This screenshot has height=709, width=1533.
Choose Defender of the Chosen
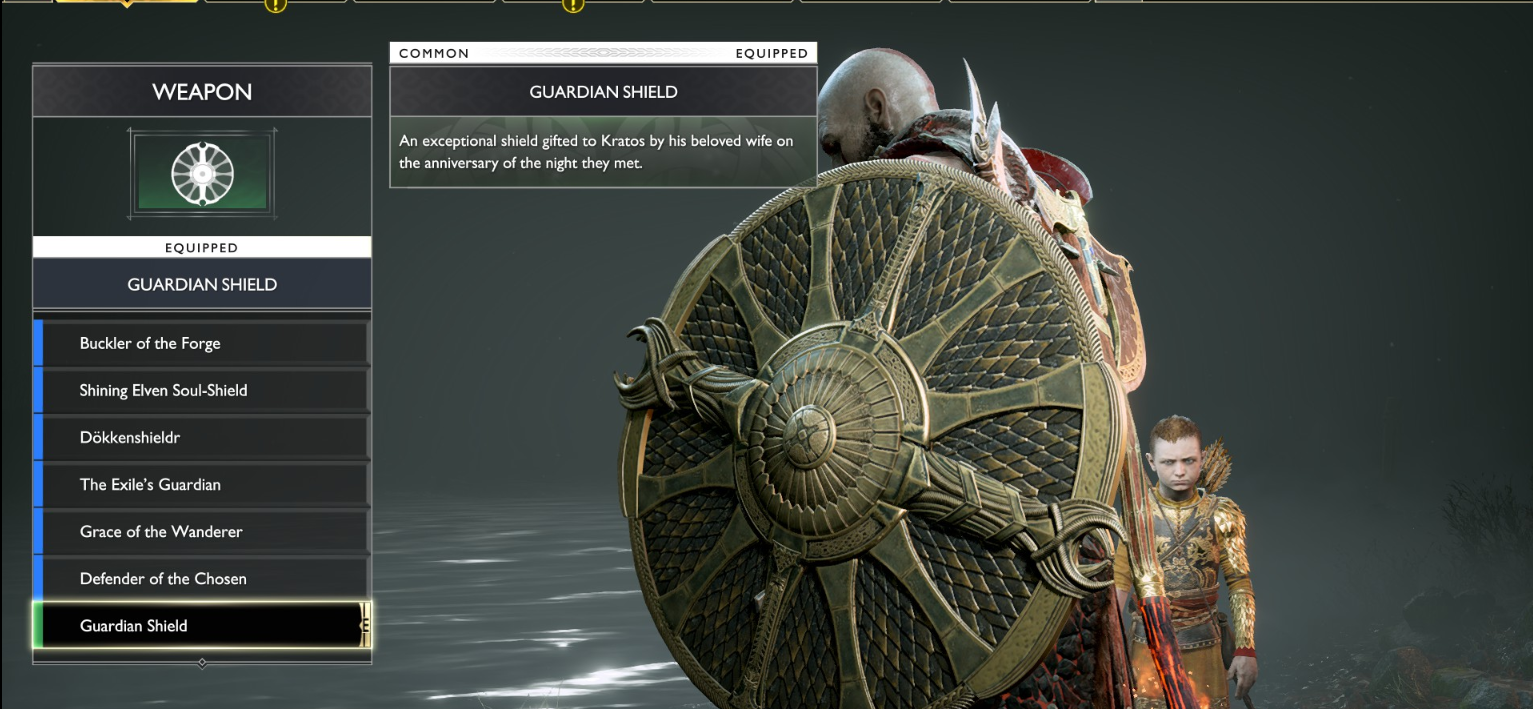click(202, 578)
